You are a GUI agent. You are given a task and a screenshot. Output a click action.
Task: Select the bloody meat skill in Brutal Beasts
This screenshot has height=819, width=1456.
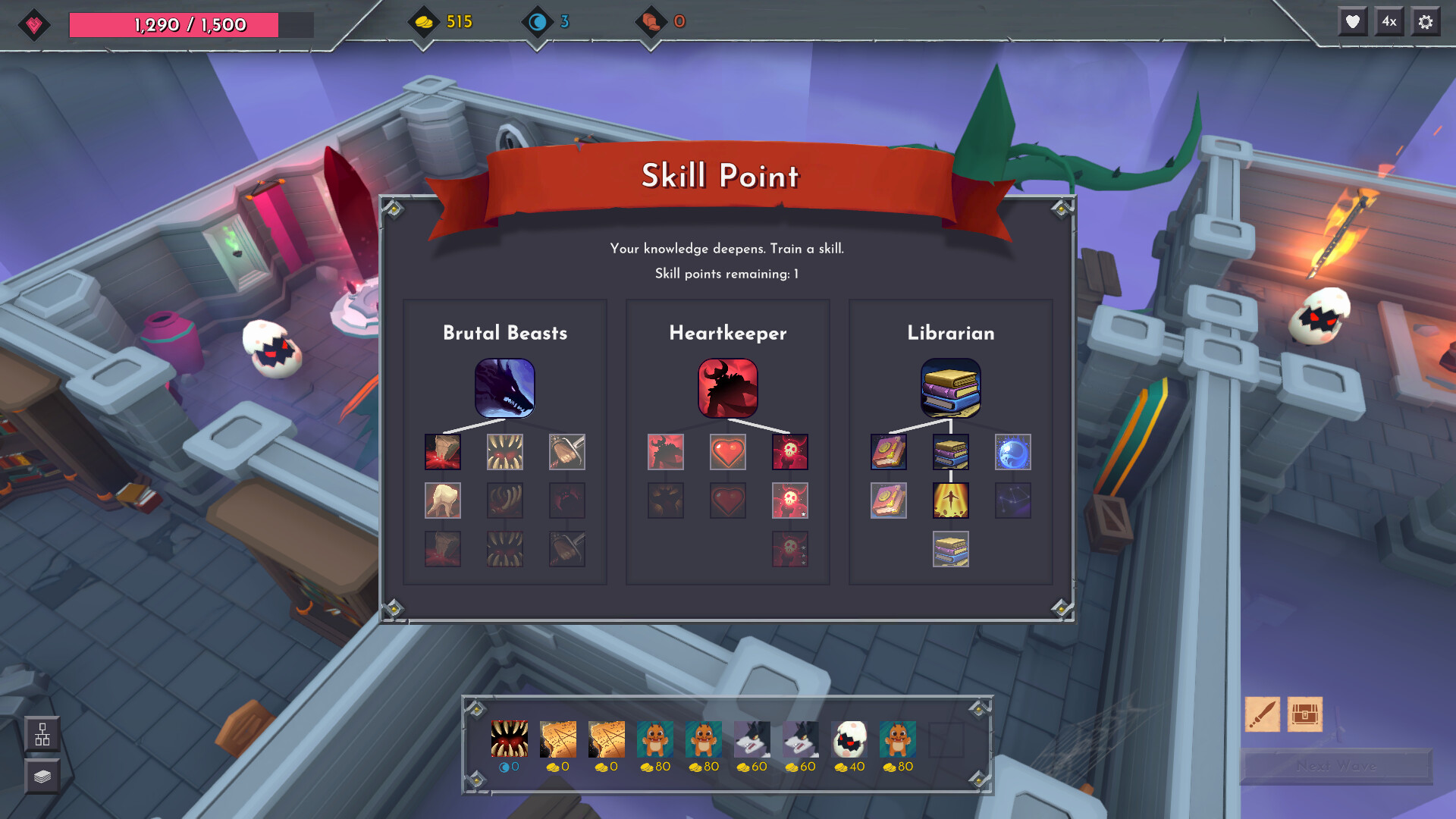tap(442, 452)
